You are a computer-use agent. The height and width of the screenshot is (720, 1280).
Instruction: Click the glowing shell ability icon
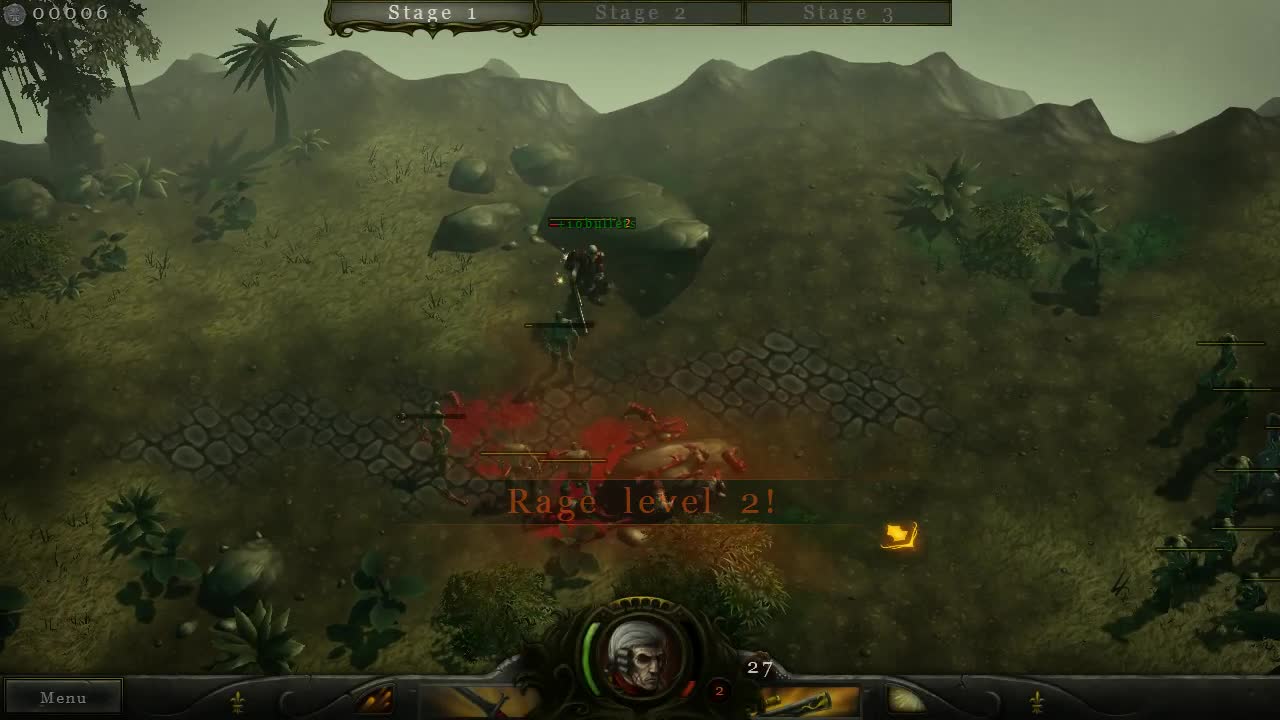point(903,700)
